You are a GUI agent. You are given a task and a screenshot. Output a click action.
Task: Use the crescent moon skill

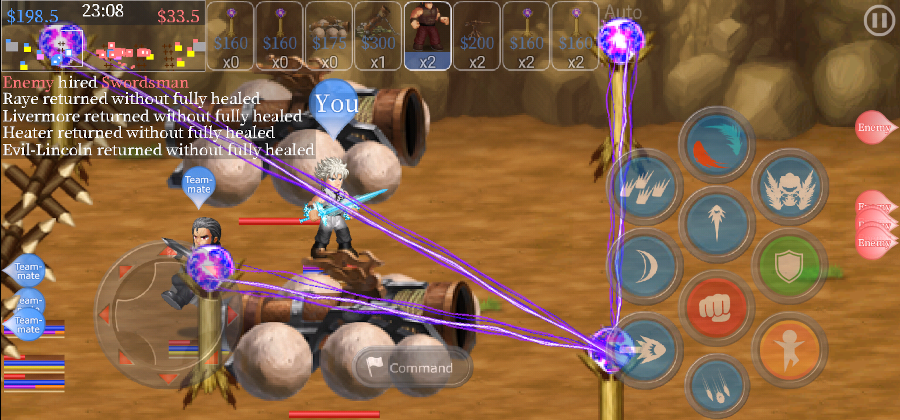pyautogui.click(x=645, y=266)
